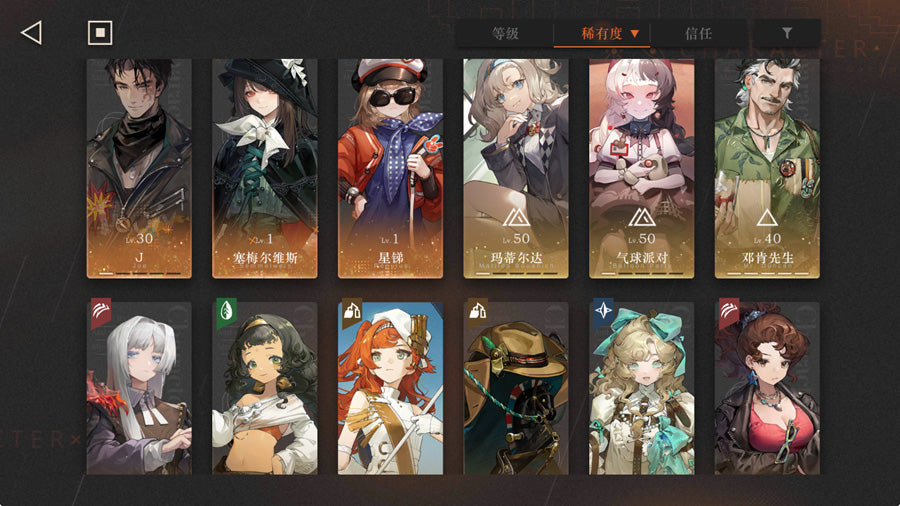
Task: Pick the blonde girl with teal bow card
Action: pos(641,388)
